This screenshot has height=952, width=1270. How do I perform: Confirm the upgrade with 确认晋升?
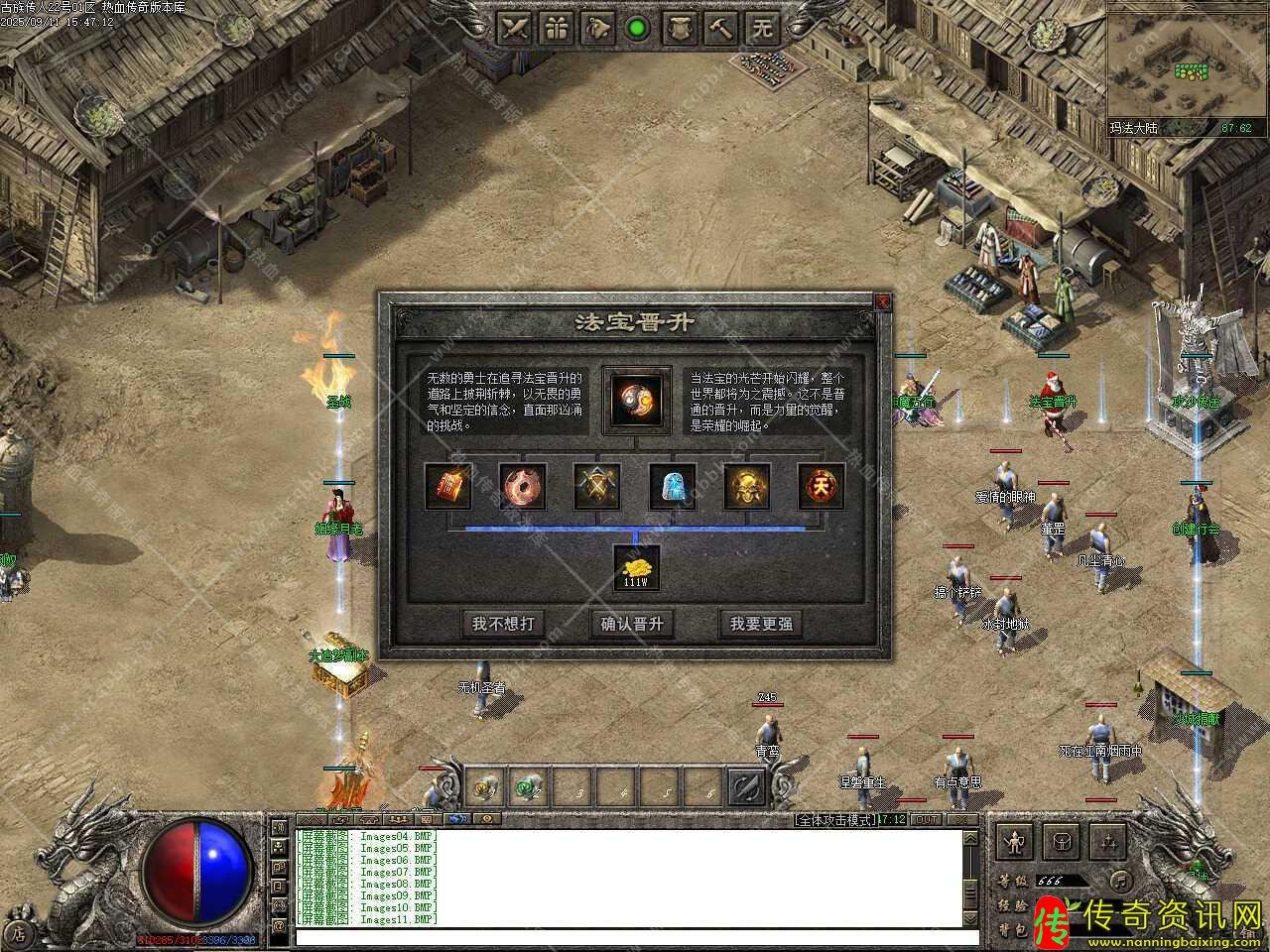[x=633, y=624]
